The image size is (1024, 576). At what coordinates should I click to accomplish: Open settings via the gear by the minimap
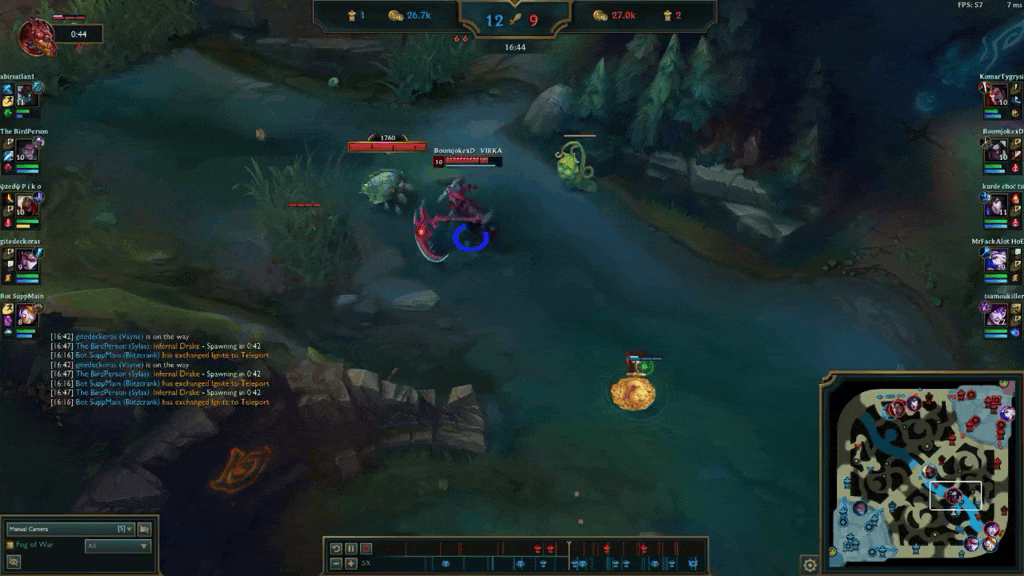pos(810,565)
